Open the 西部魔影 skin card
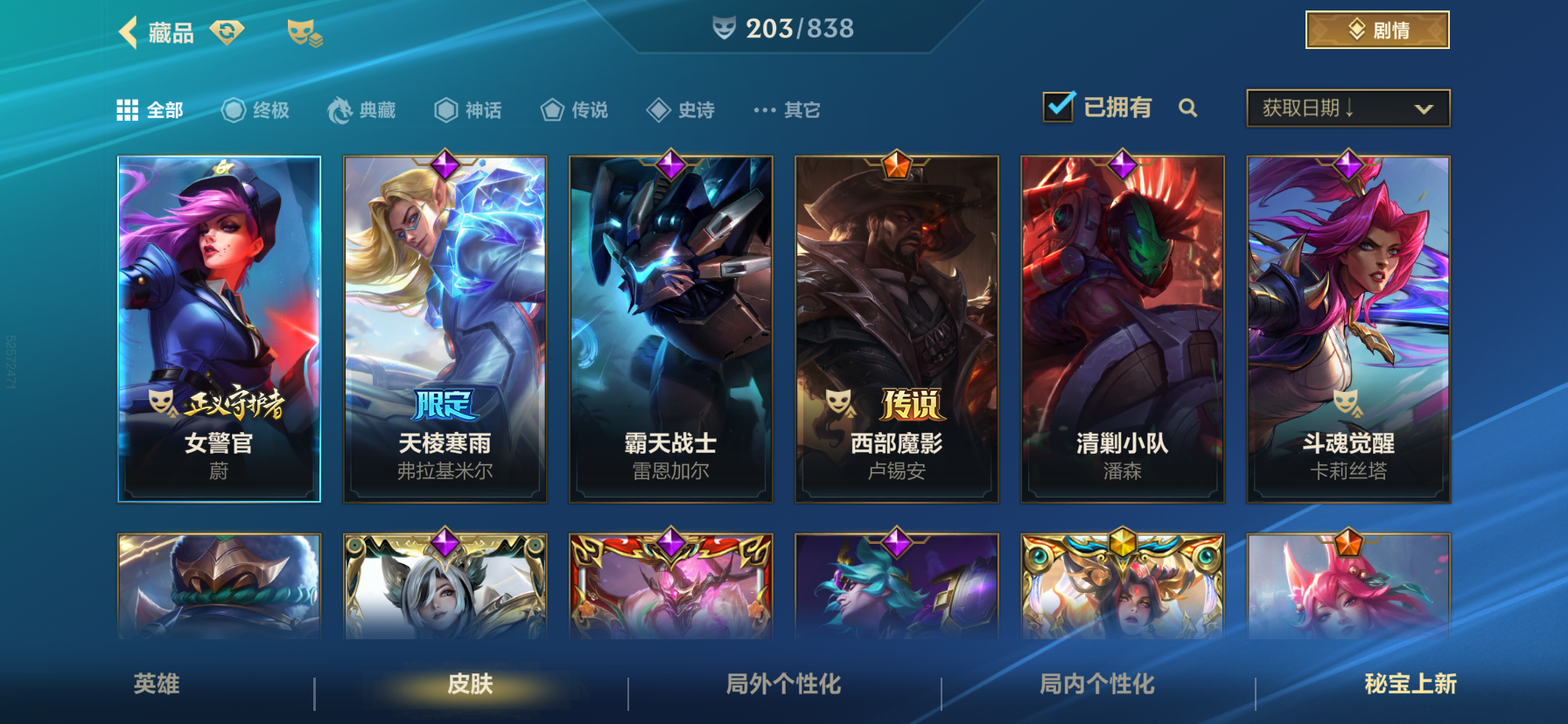 pos(895,329)
